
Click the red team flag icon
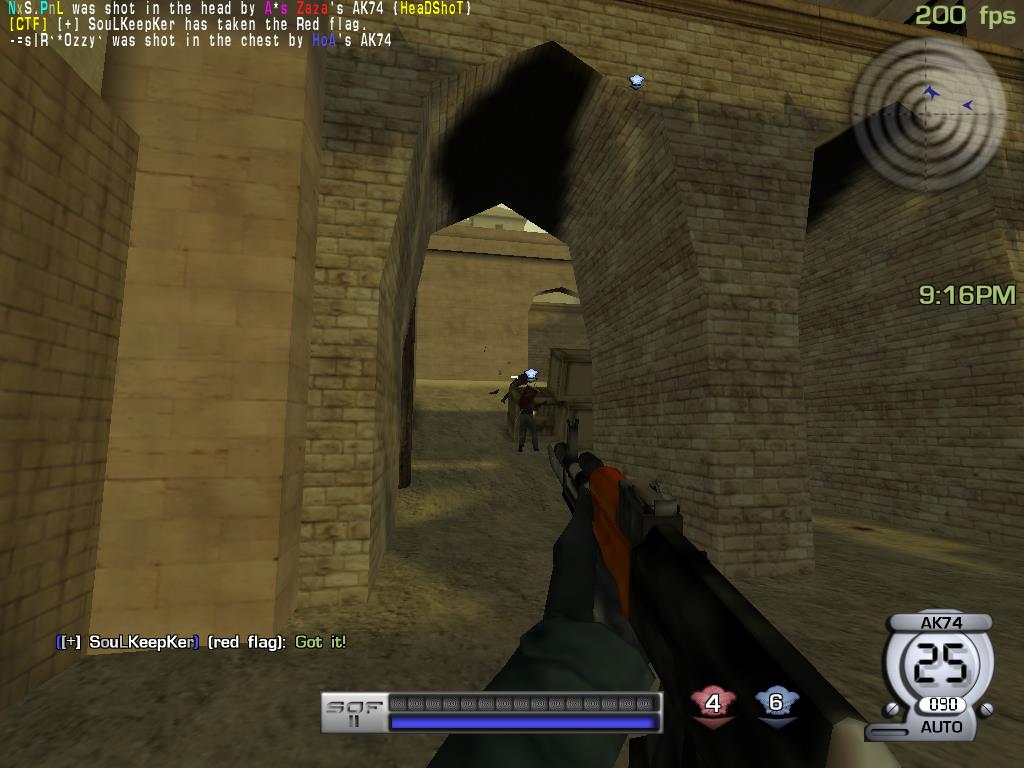click(x=712, y=704)
